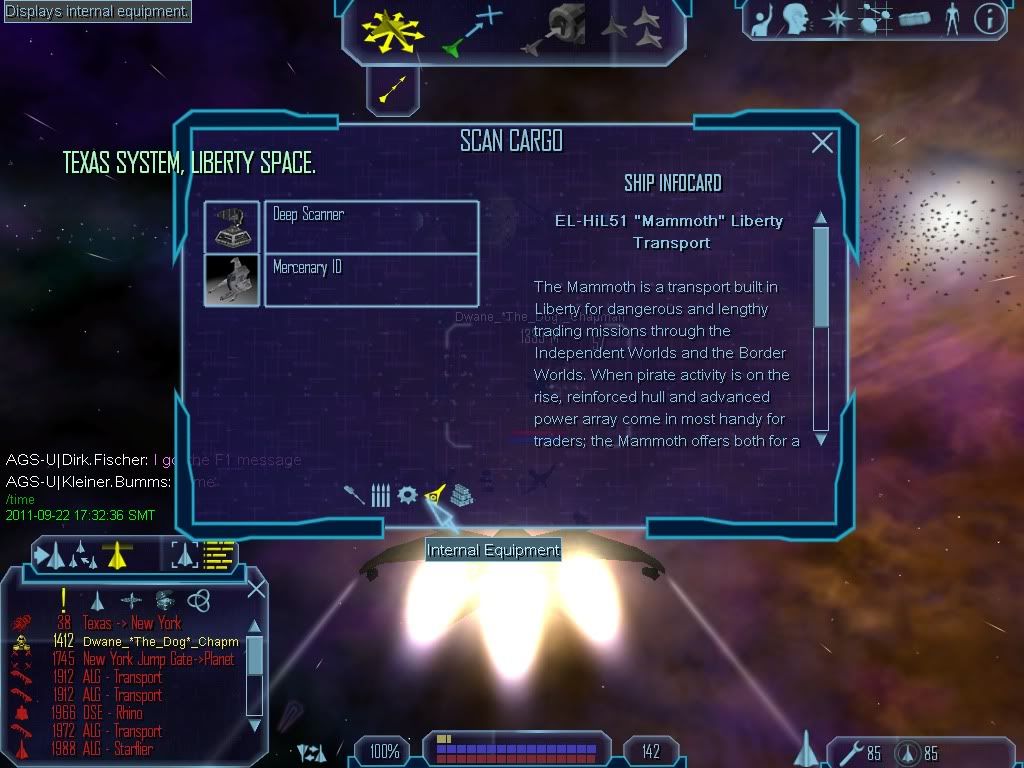Show ammunition with the bullets filter icon
The image size is (1024, 768).
(380, 495)
